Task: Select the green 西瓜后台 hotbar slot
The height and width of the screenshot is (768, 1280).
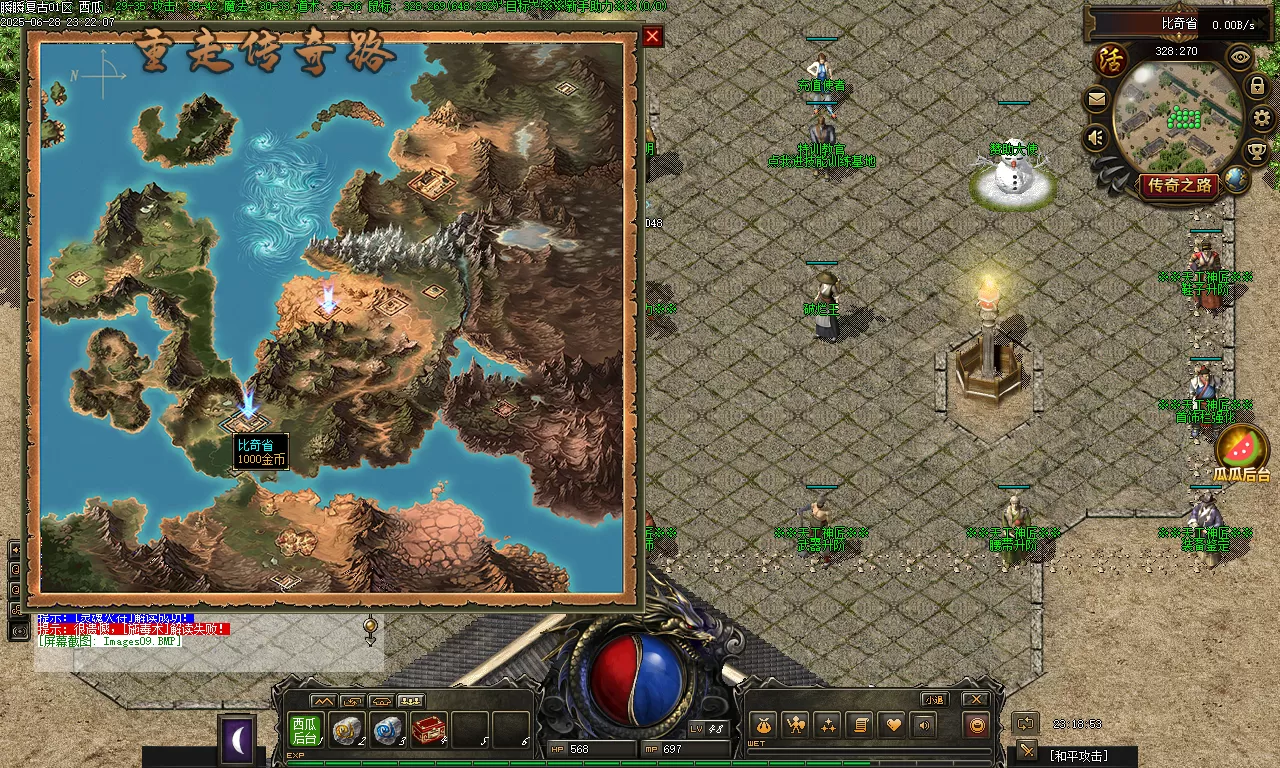Action: (x=305, y=730)
